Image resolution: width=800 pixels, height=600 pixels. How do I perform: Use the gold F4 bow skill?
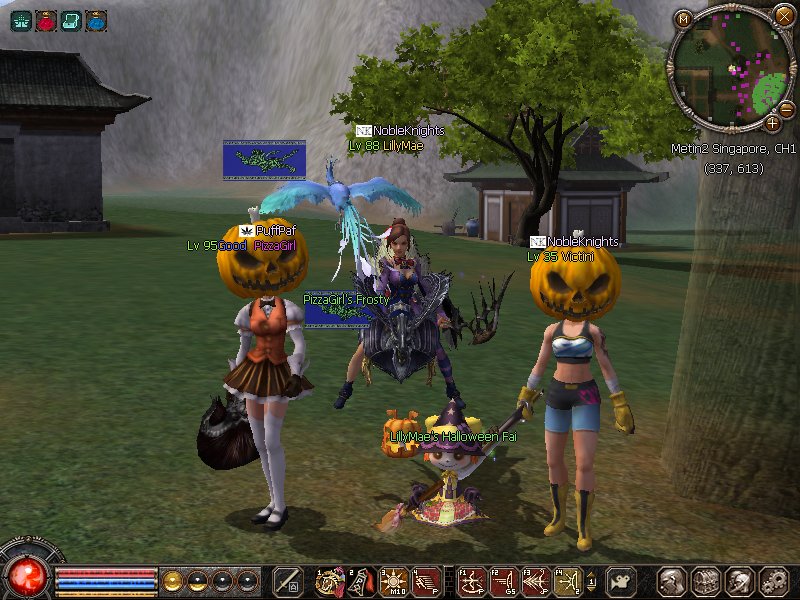click(x=567, y=581)
